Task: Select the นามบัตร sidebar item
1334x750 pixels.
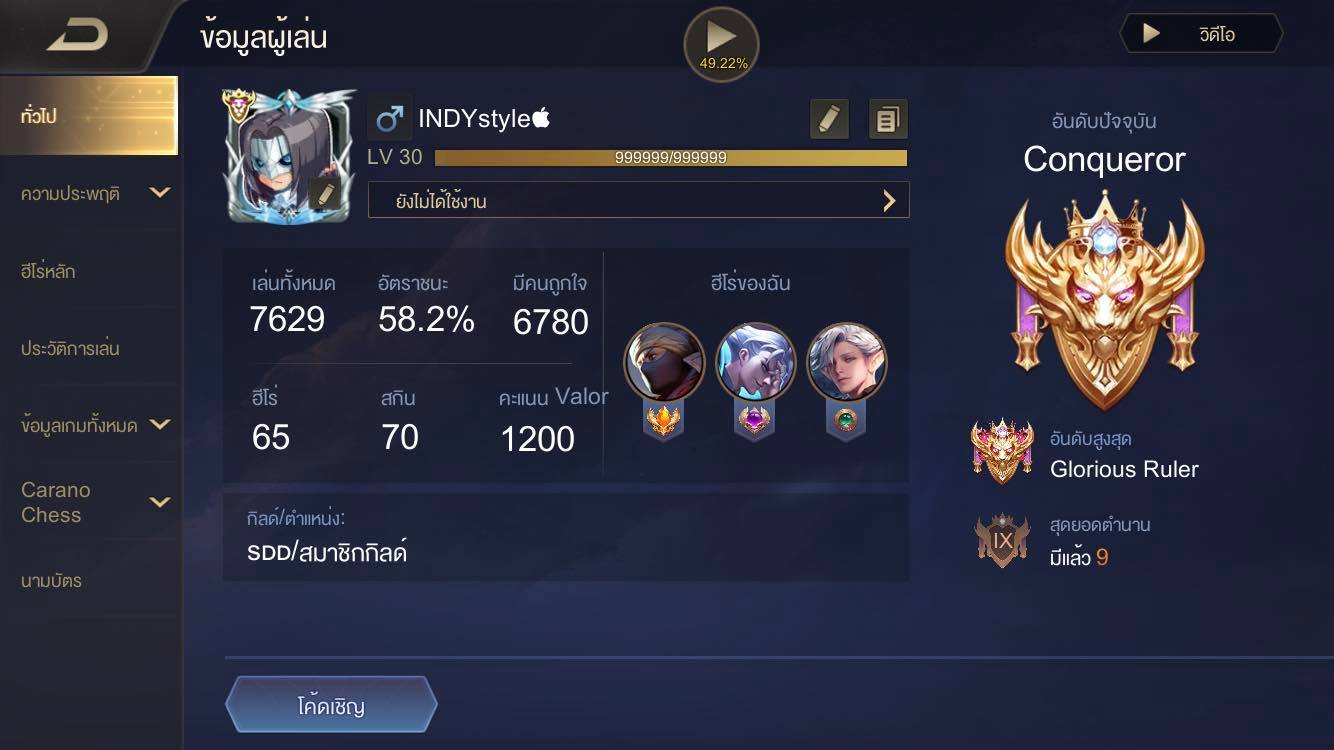Action: pyautogui.click(x=90, y=580)
